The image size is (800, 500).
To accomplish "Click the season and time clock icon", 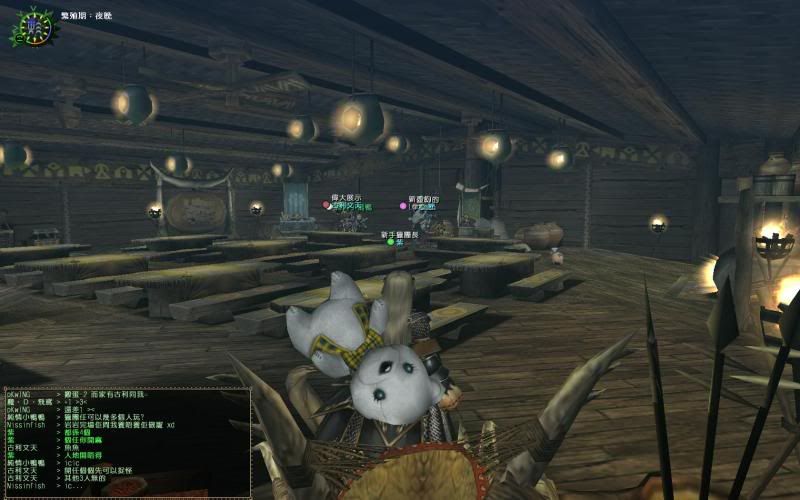I will point(30,28).
